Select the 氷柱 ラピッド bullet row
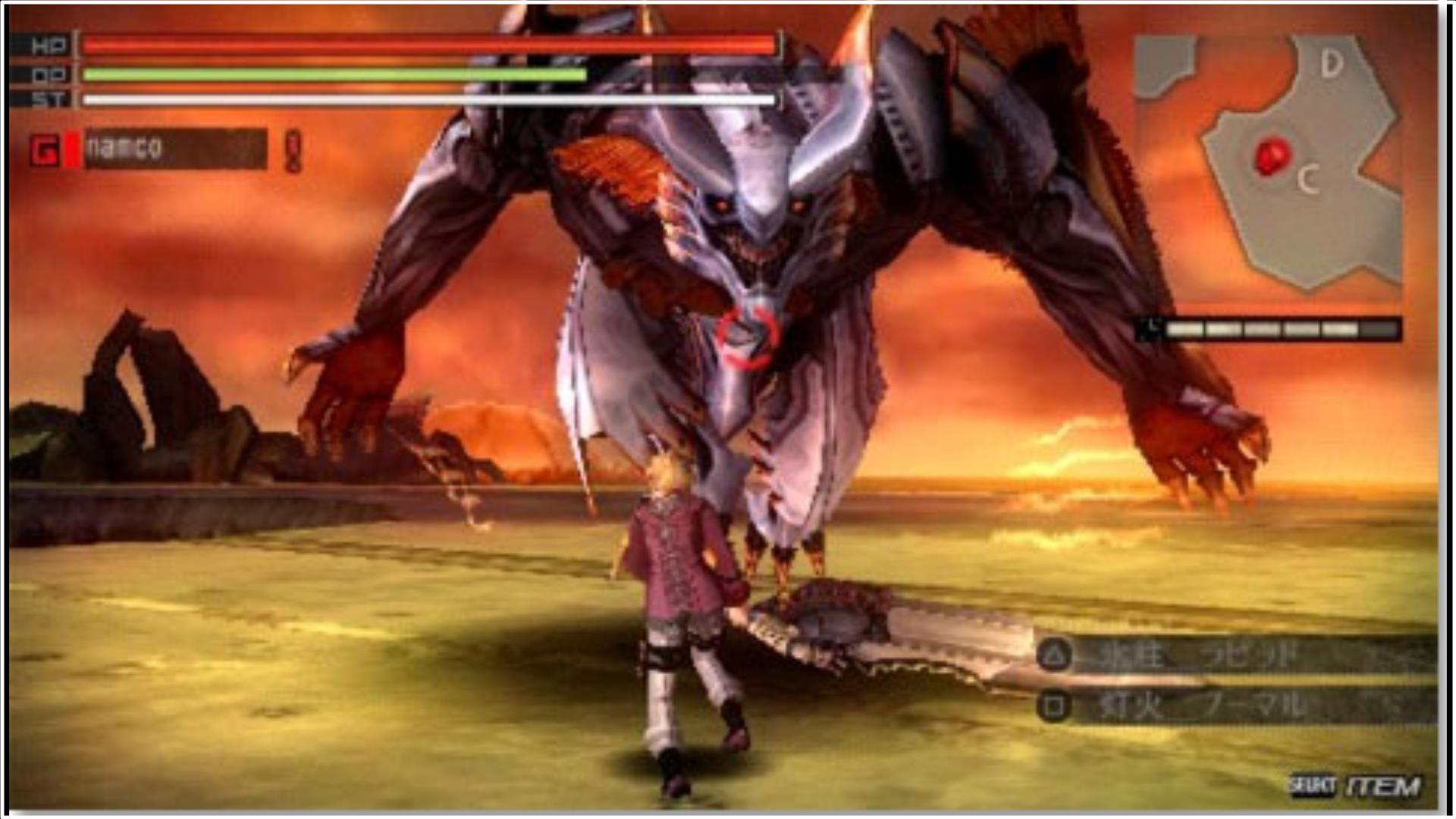This screenshot has width=1456, height=819. [x=1236, y=654]
